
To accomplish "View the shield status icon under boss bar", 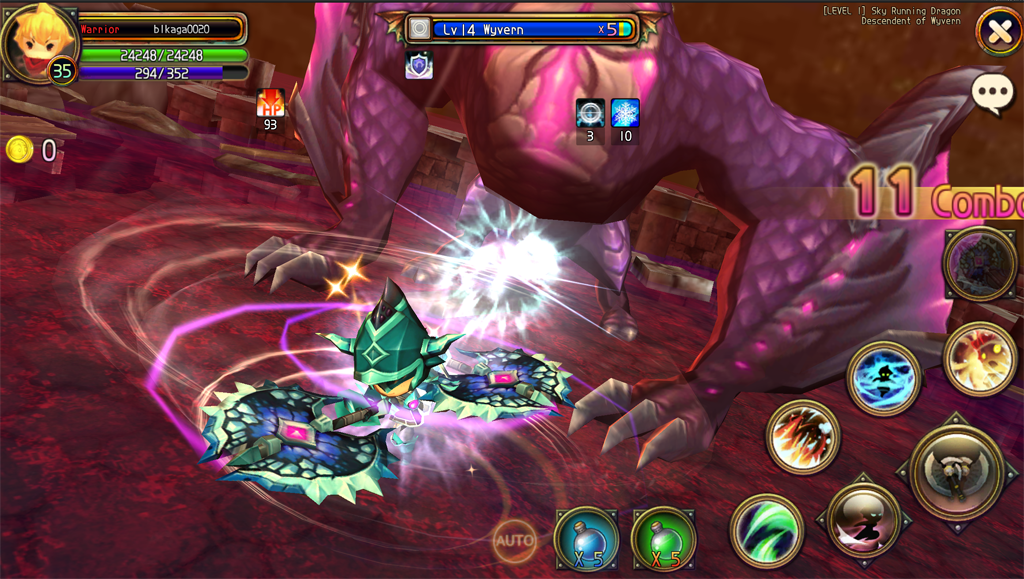I will coord(418,65).
